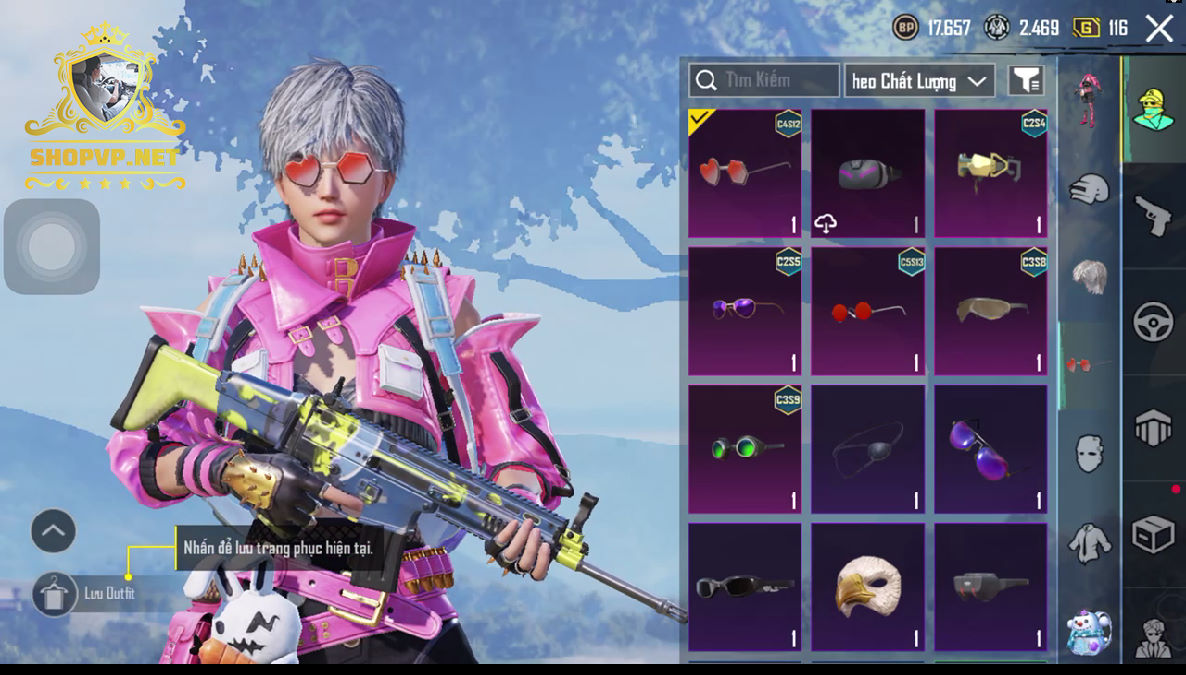Open the pistol weapons tab
Screen dimensions: 1186x675
(1153, 215)
